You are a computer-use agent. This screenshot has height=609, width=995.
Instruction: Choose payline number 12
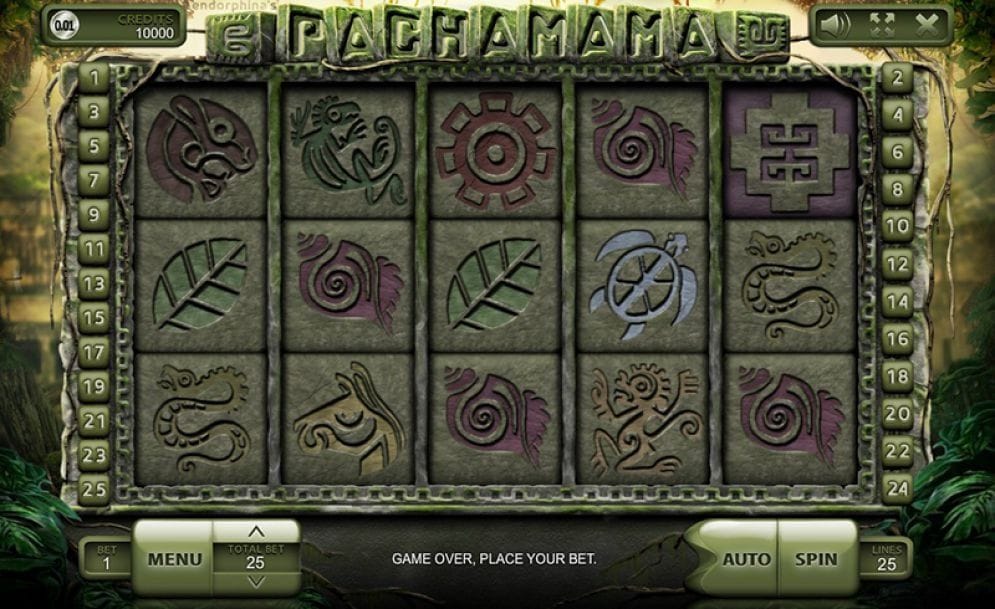click(x=897, y=265)
